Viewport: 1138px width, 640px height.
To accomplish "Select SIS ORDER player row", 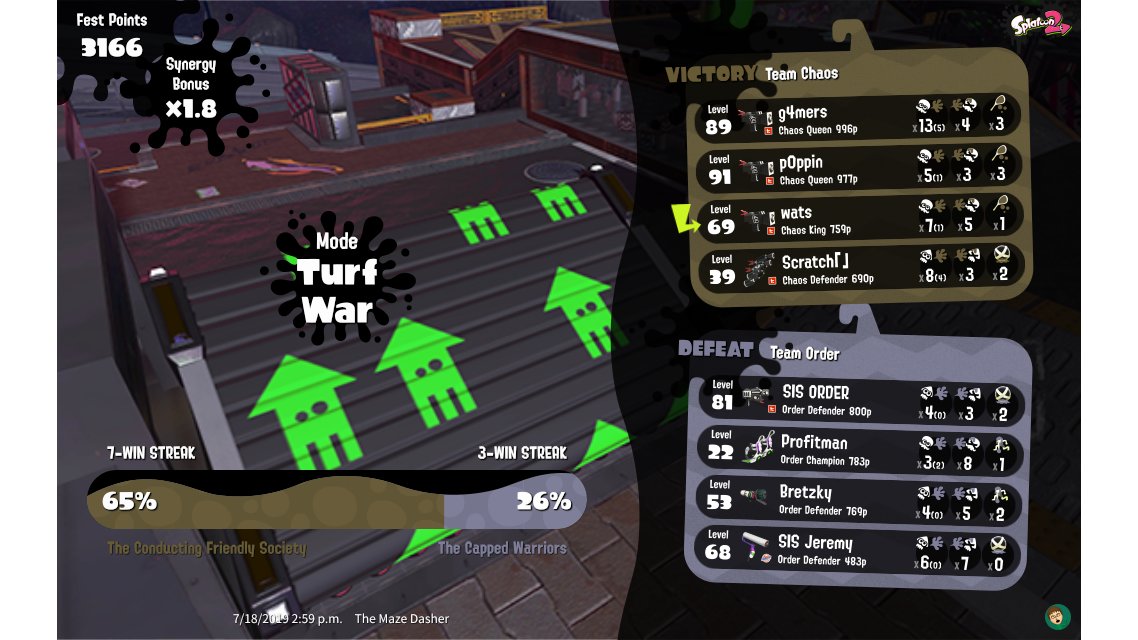I will pyautogui.click(x=860, y=399).
